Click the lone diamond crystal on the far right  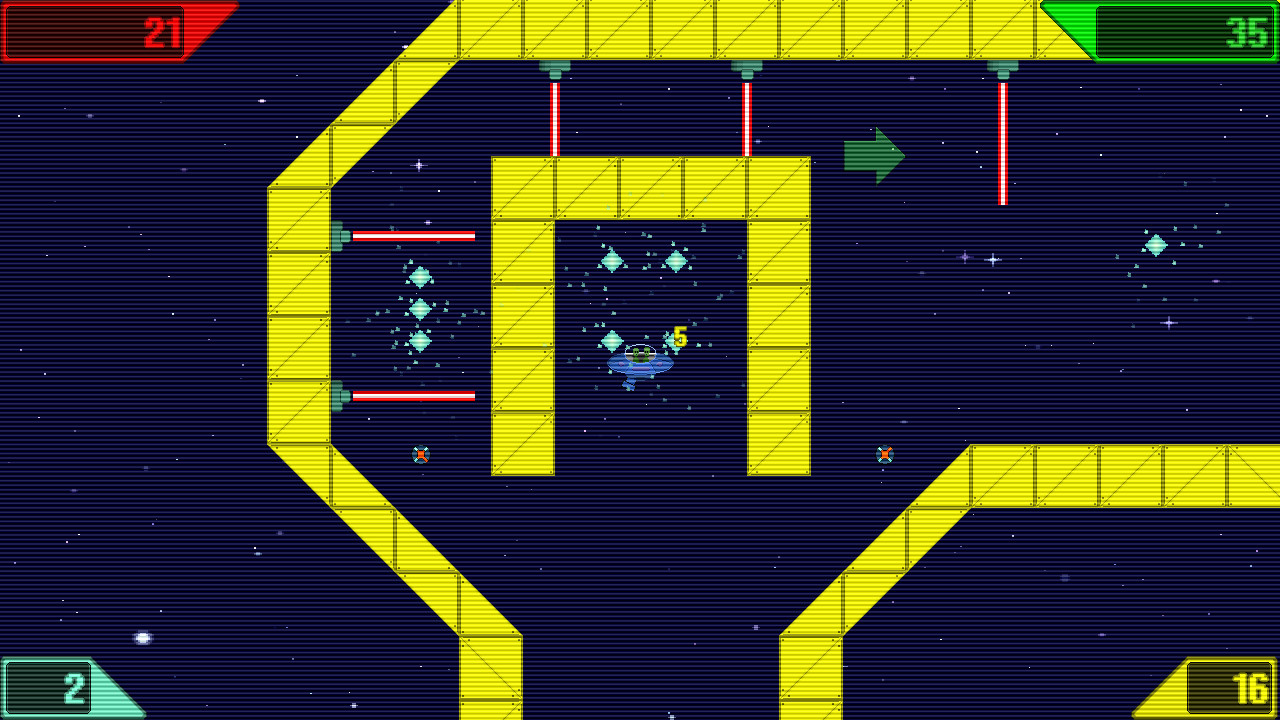(x=1154, y=244)
